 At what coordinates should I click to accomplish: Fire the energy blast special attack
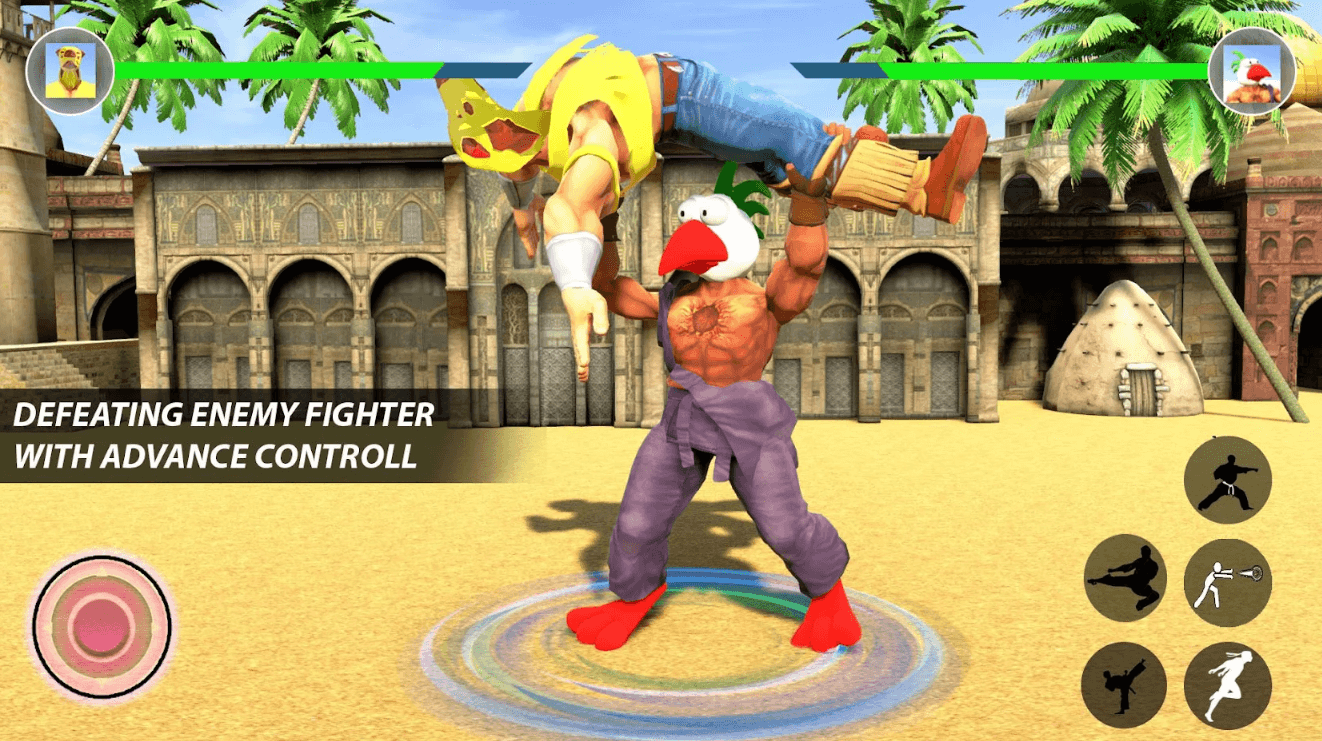[x=1227, y=582]
